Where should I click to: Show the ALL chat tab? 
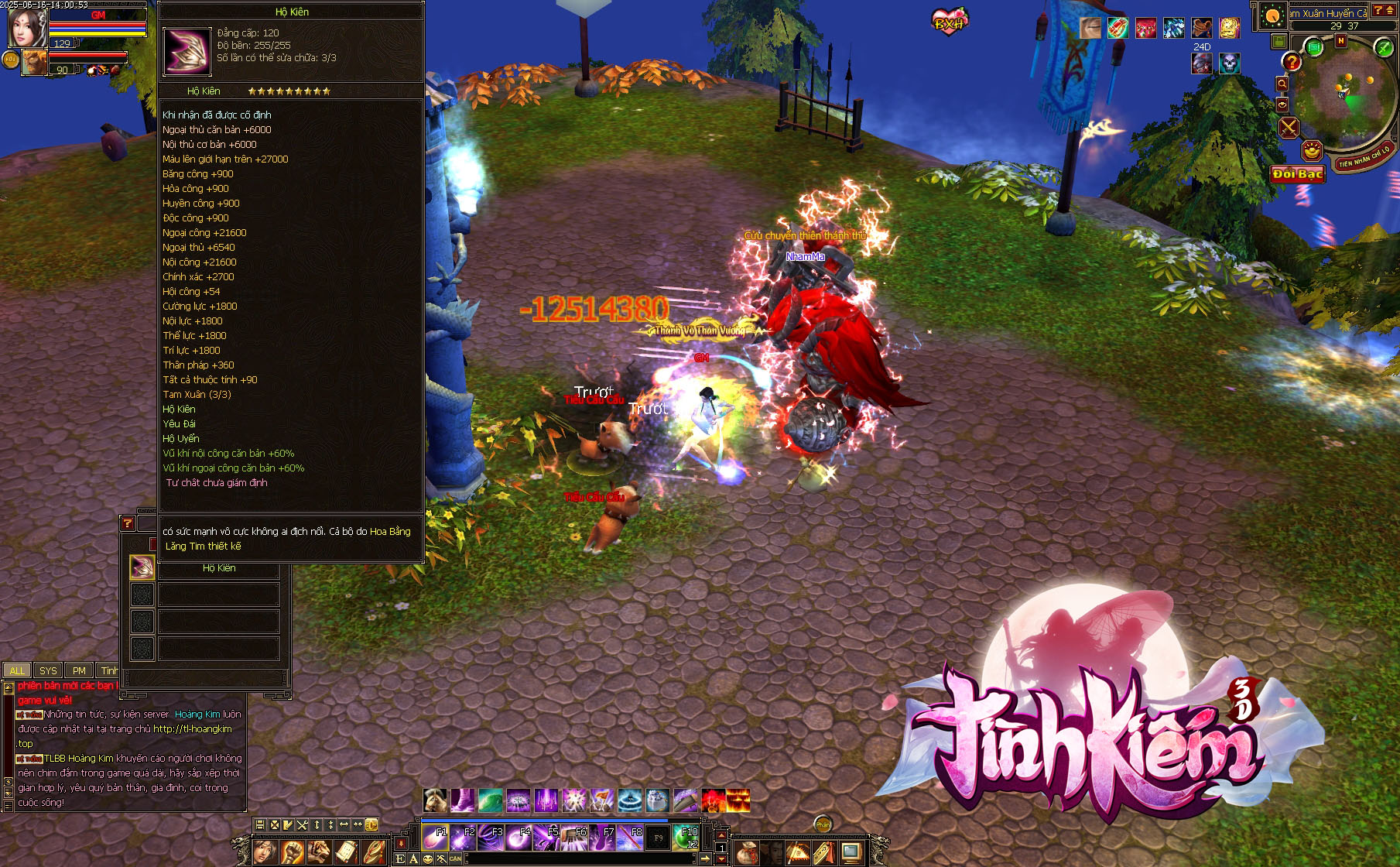point(17,670)
